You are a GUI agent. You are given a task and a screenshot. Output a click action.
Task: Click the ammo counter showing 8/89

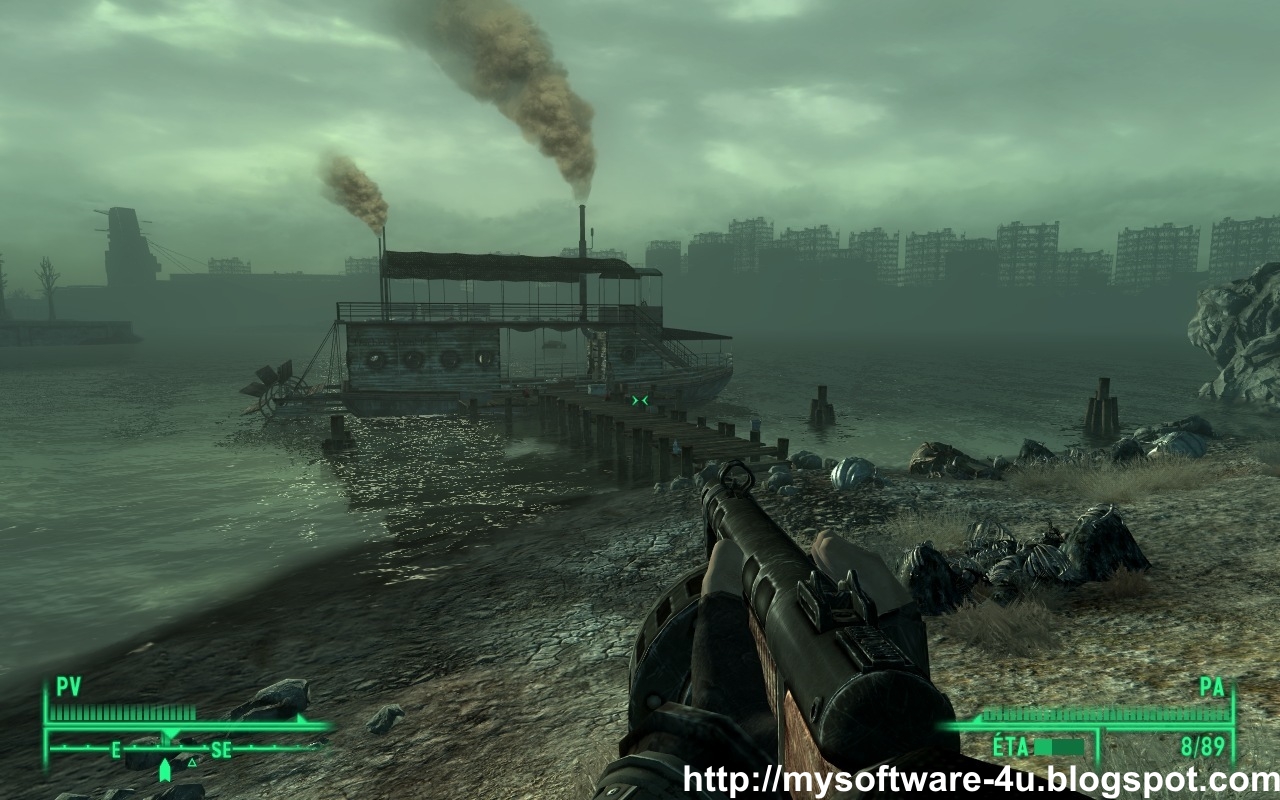click(x=1202, y=745)
